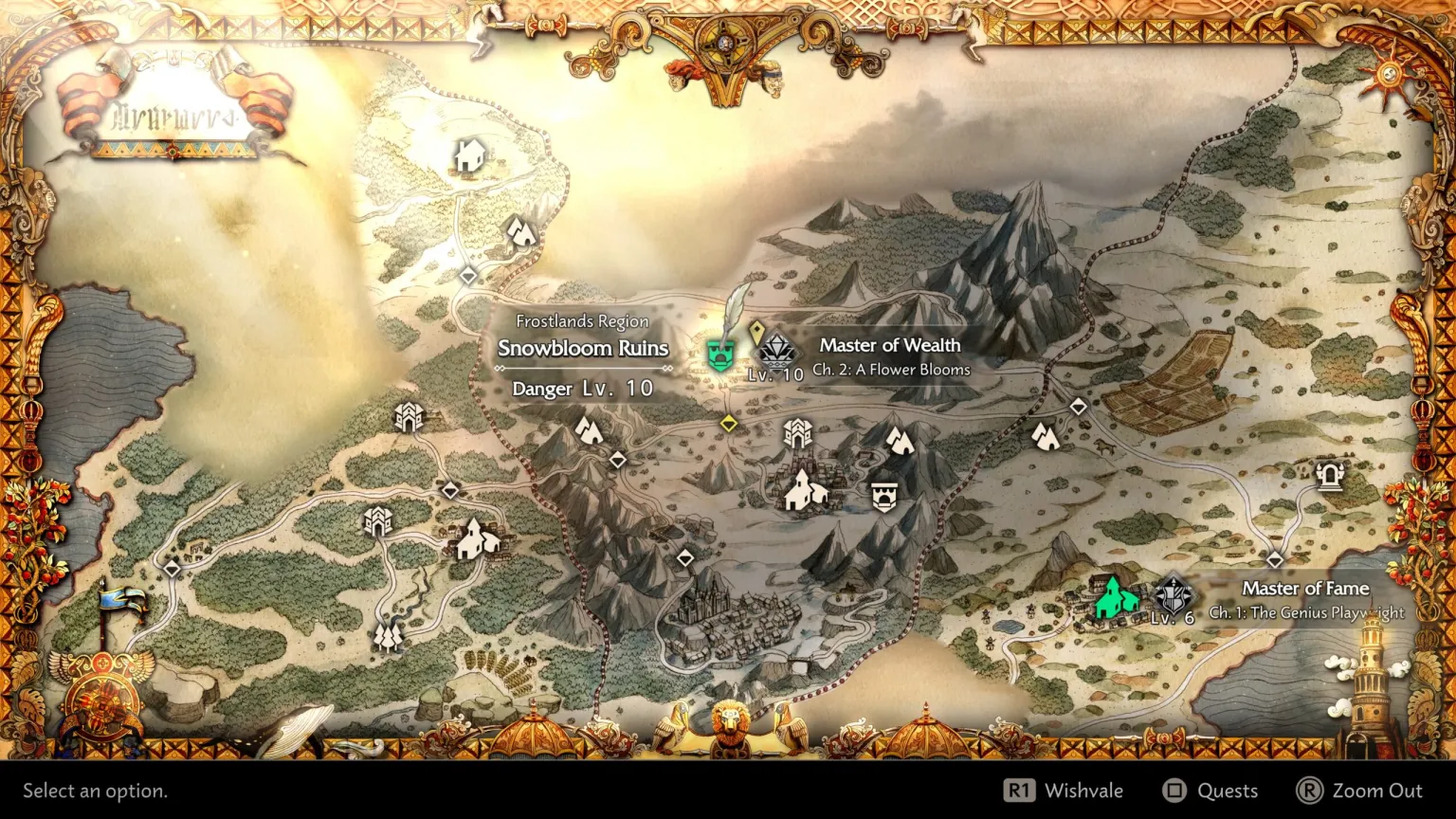The image size is (1456, 819).
Task: Zoom Out the world map
Action: pyautogui.click(x=1359, y=791)
